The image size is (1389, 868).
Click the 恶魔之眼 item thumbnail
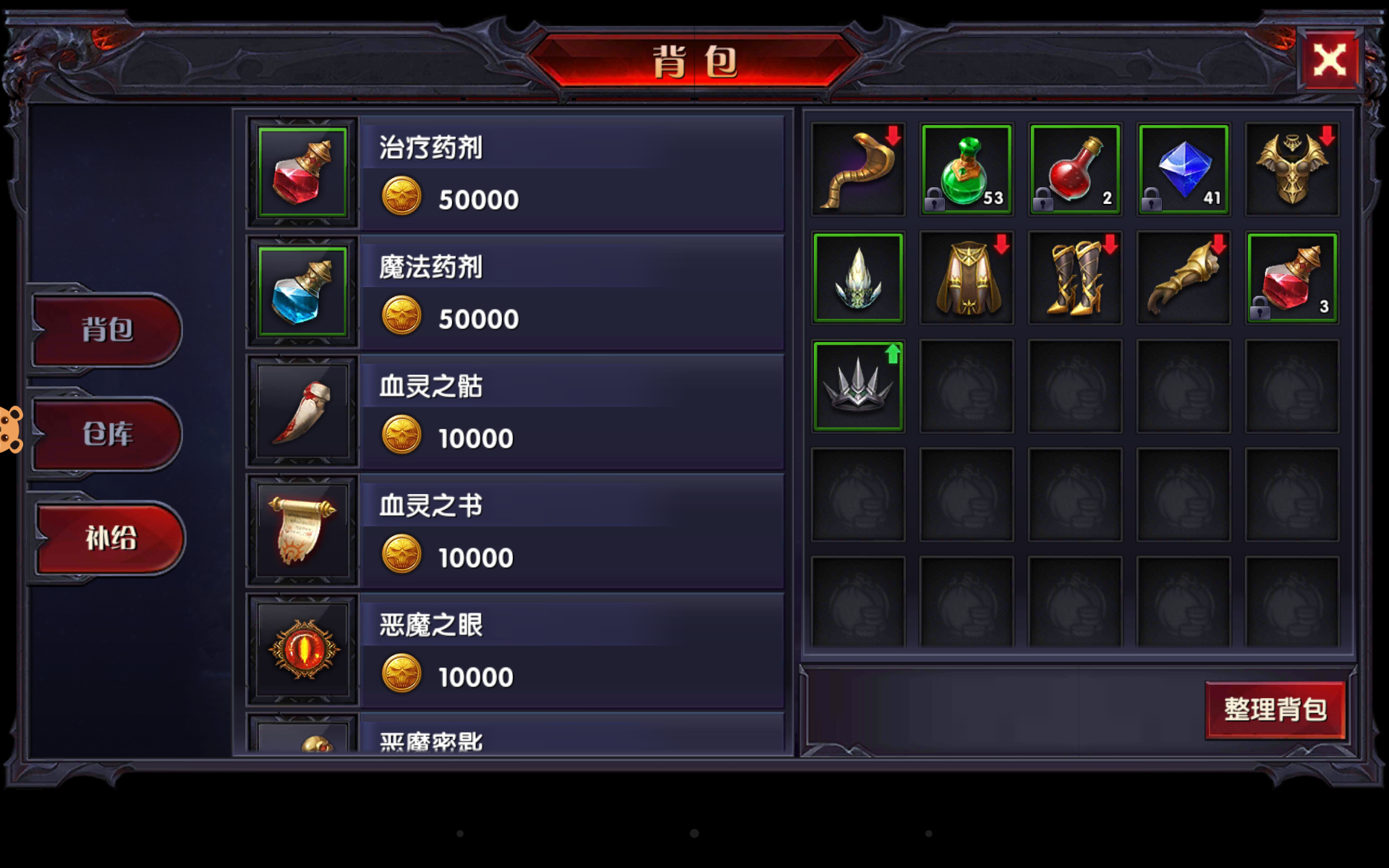click(x=304, y=650)
